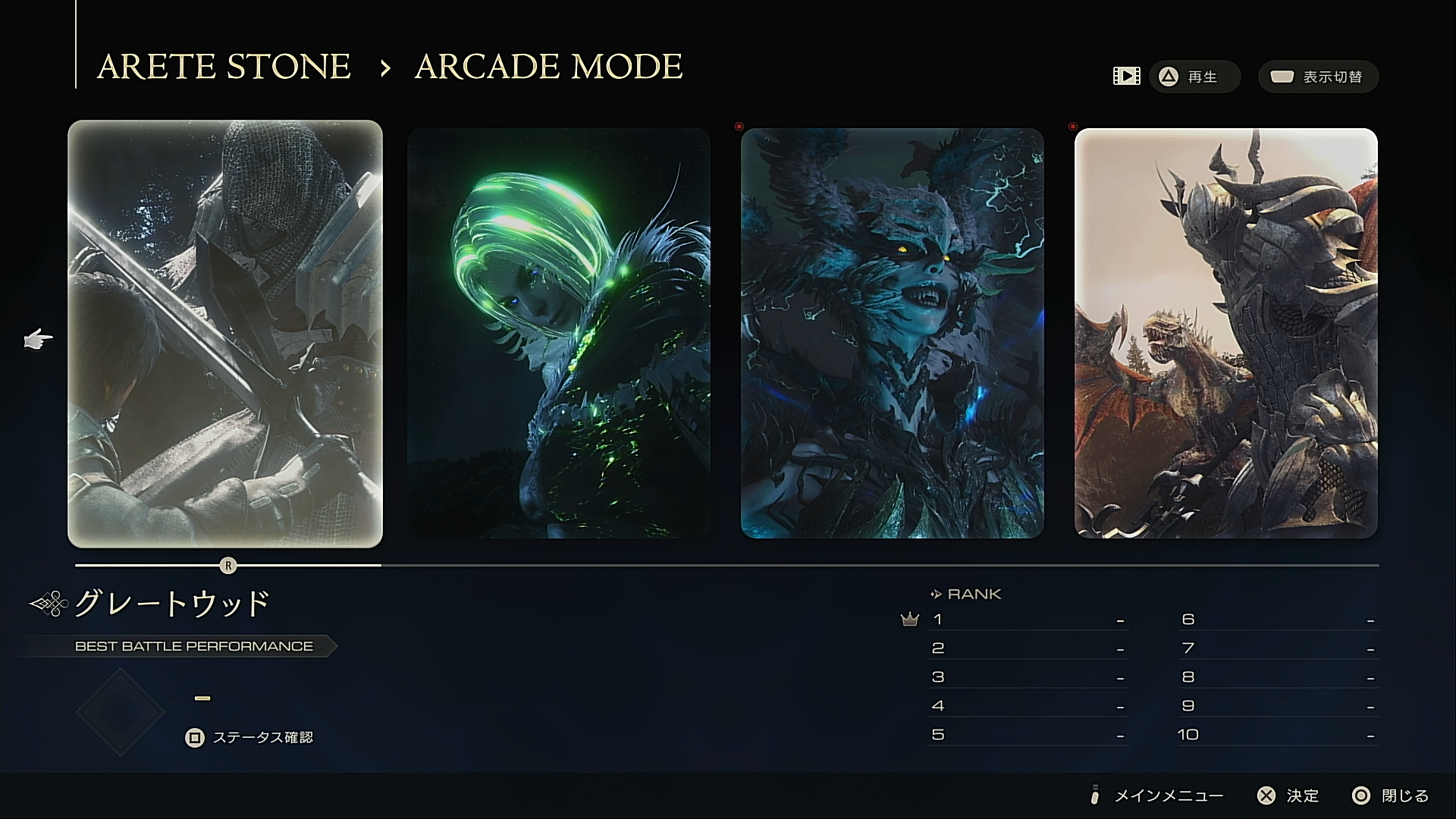Close the arcade menu with 閉じる

coord(1391,795)
